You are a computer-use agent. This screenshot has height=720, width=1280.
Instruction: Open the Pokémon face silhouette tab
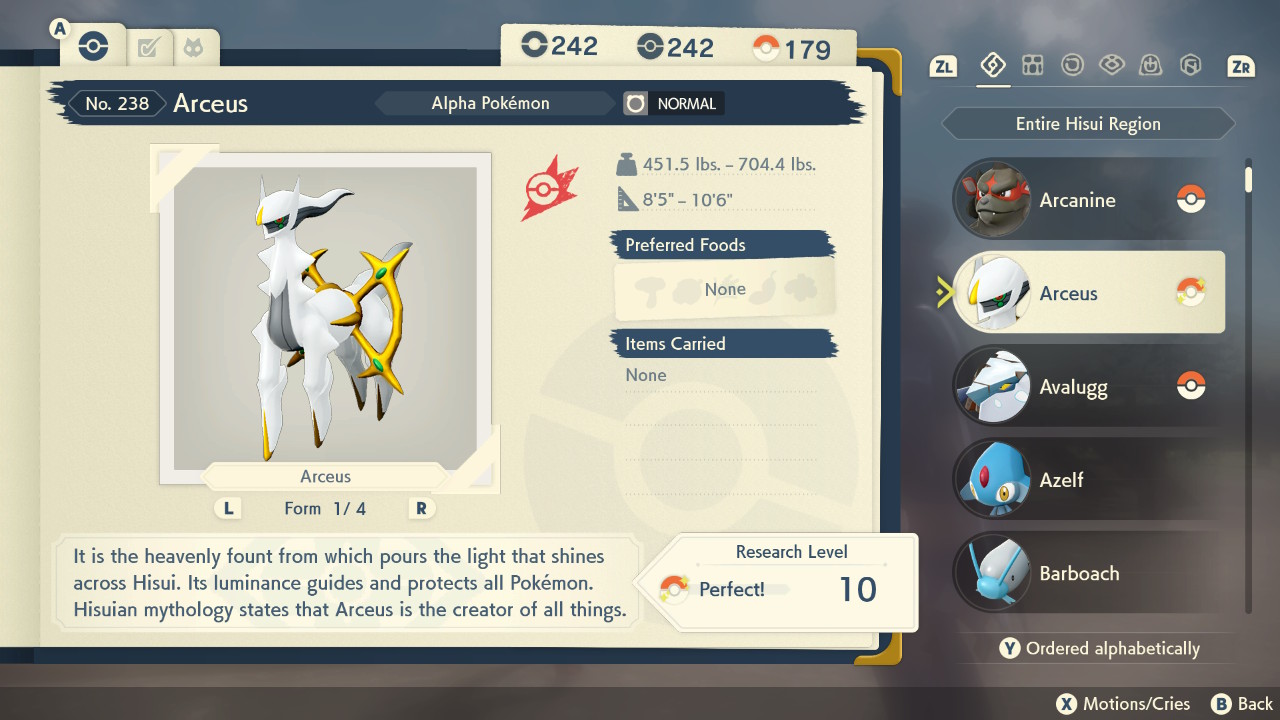(192, 47)
